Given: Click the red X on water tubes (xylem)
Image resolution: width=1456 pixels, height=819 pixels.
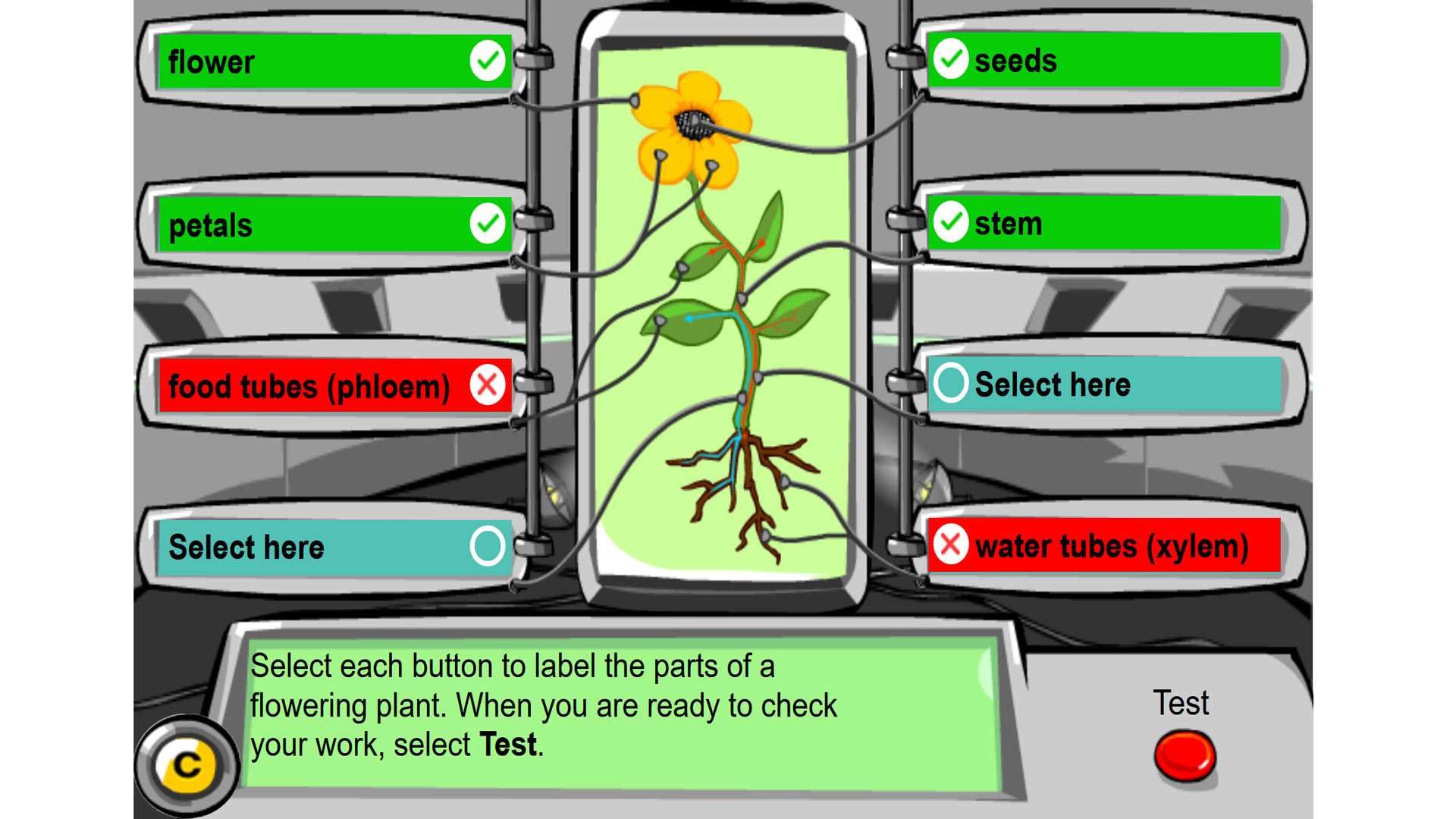Looking at the screenshot, I should 950,545.
